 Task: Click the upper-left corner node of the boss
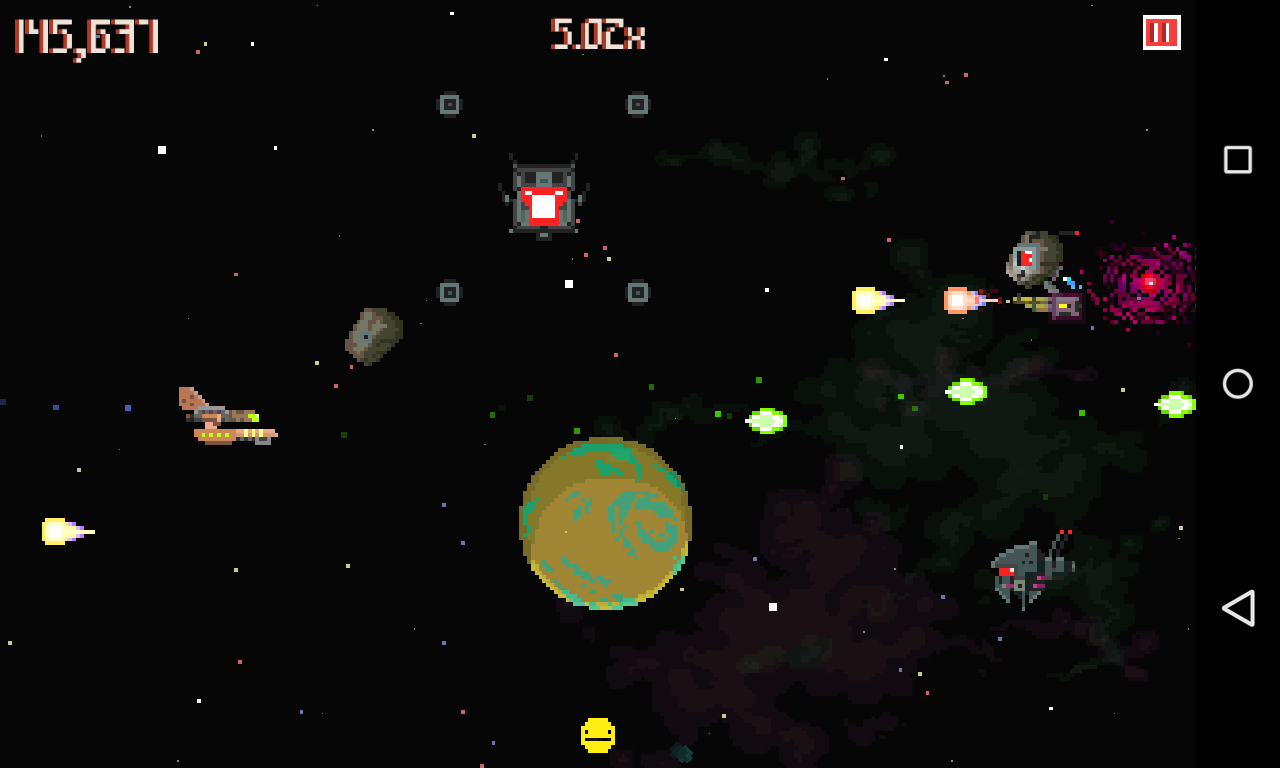click(449, 103)
